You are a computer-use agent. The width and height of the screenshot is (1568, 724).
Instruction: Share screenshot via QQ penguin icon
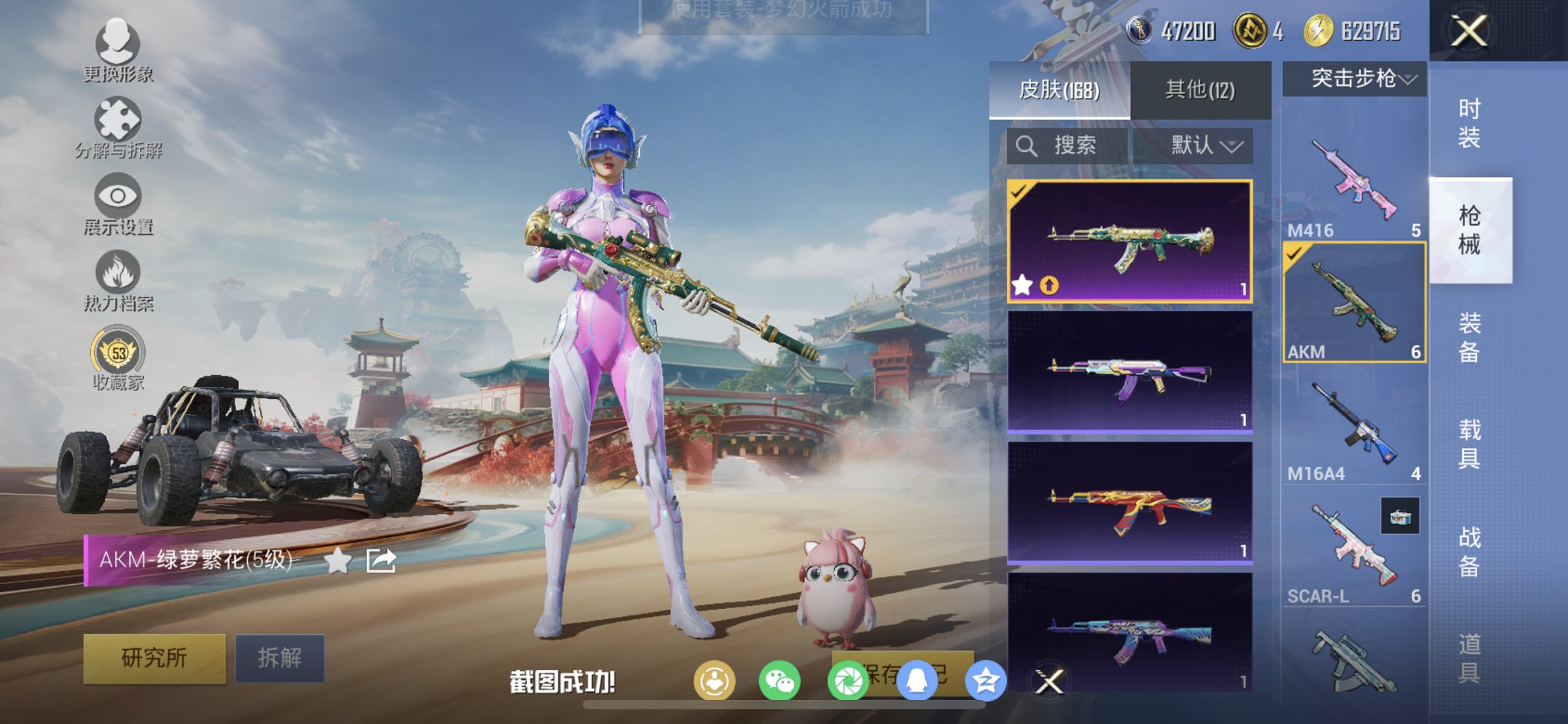917,682
